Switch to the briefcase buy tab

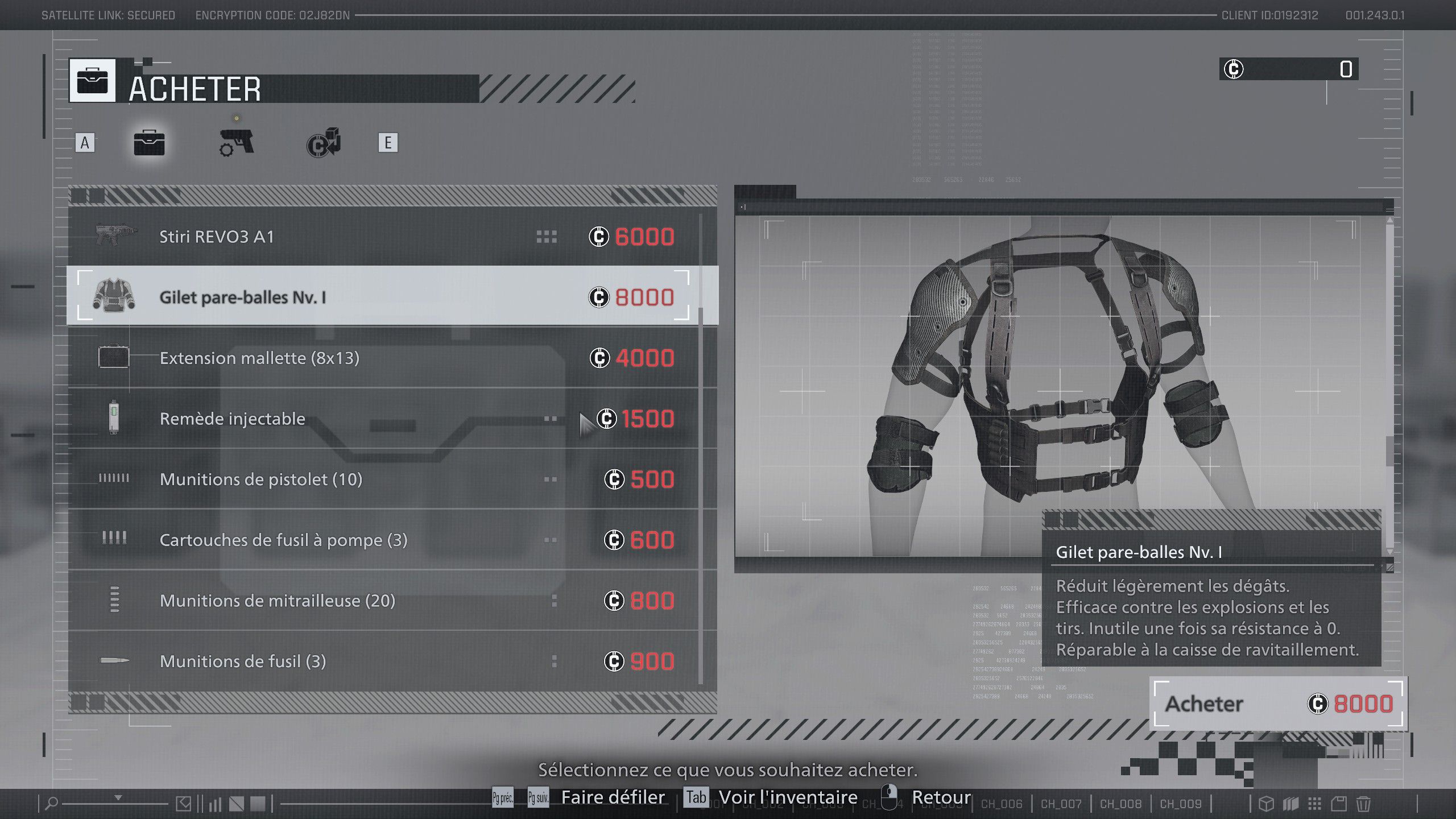[x=149, y=142]
